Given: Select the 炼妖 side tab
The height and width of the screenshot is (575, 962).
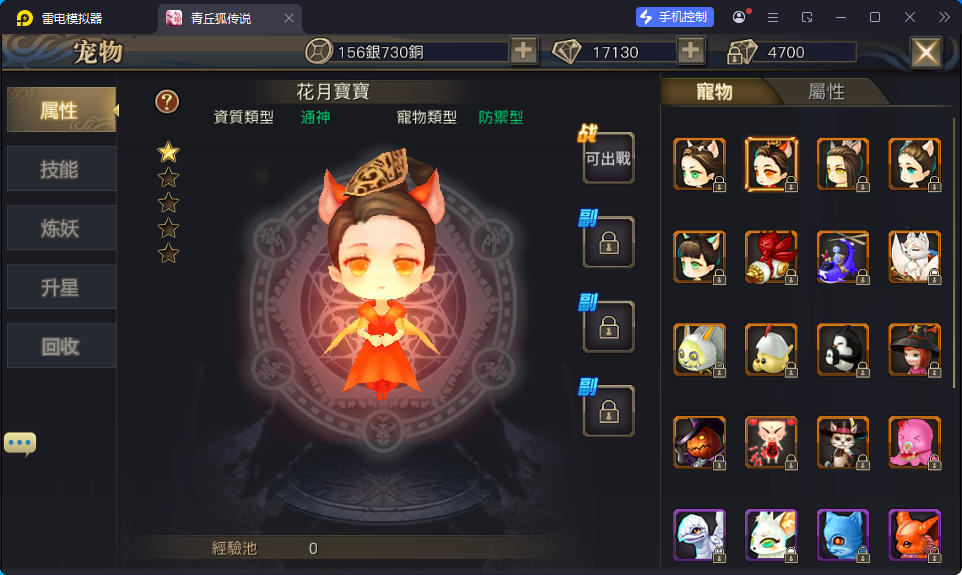Looking at the screenshot, I should point(59,229).
